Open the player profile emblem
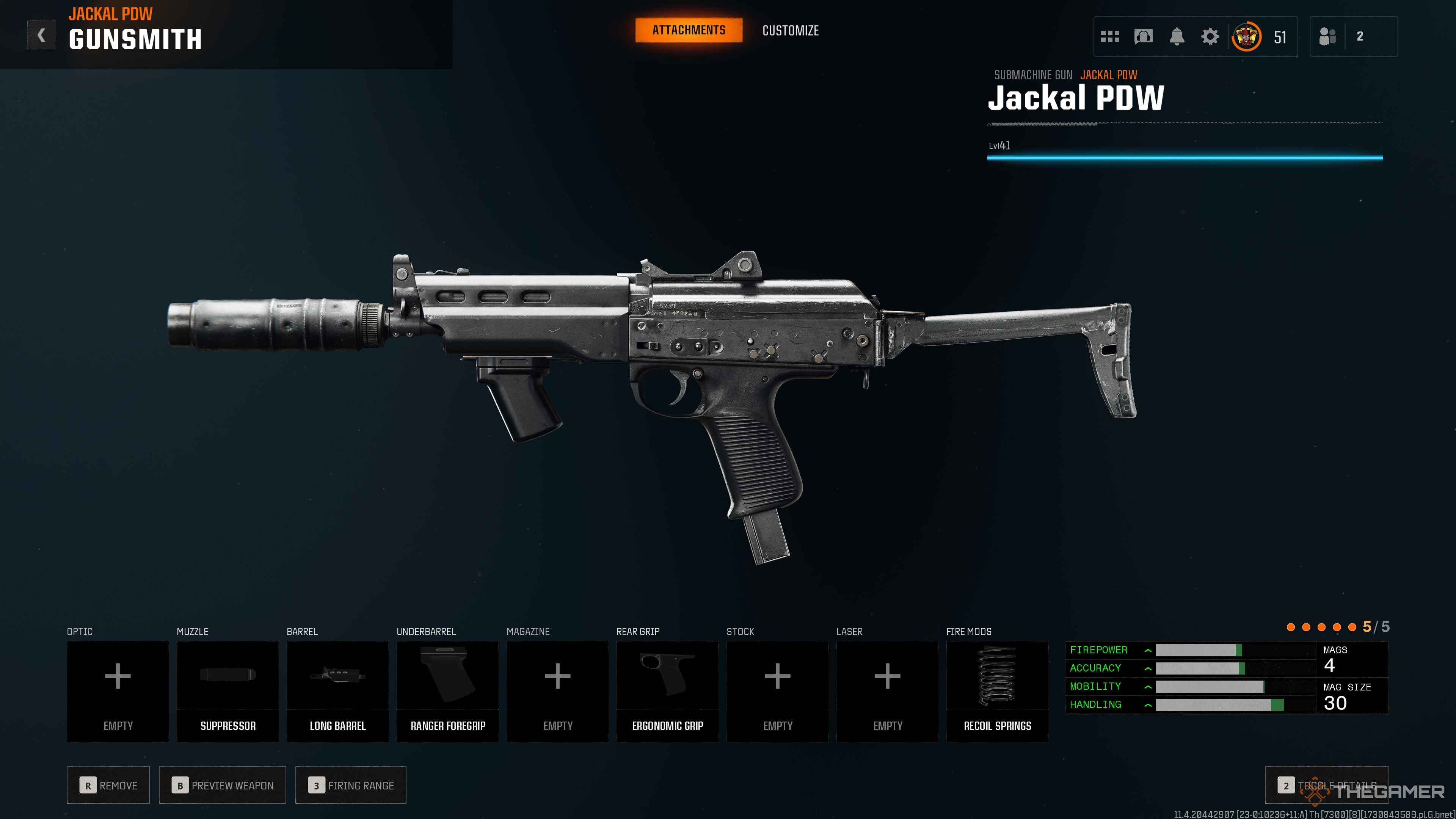This screenshot has width=1456, height=819. pos(1246,37)
